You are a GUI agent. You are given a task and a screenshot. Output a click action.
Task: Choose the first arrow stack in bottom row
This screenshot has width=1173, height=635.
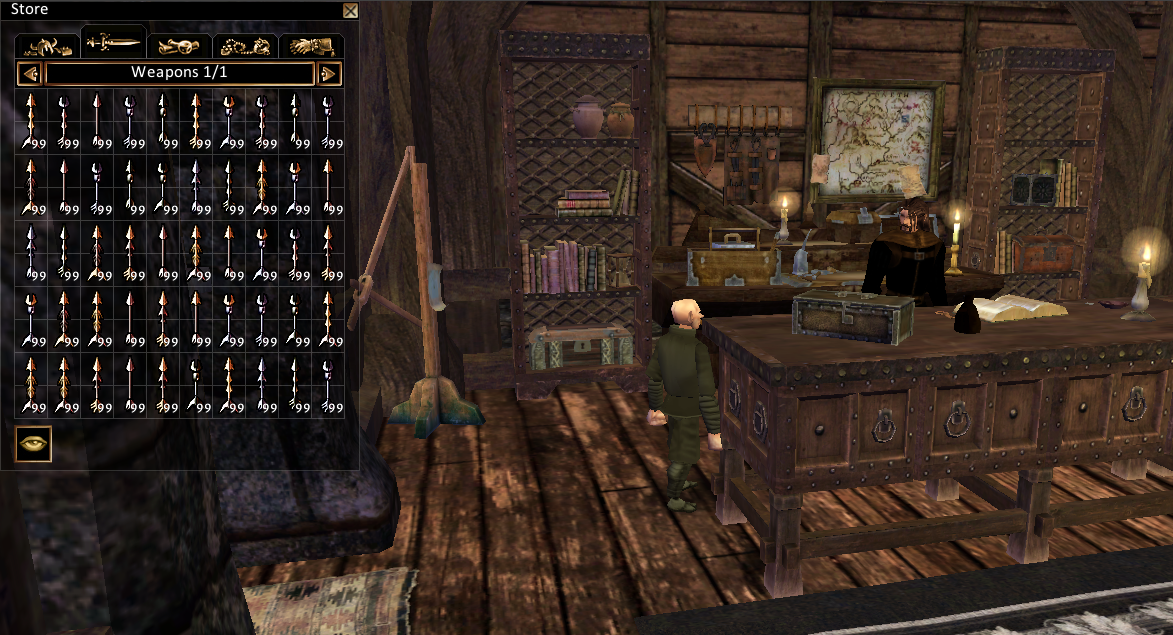[32, 385]
